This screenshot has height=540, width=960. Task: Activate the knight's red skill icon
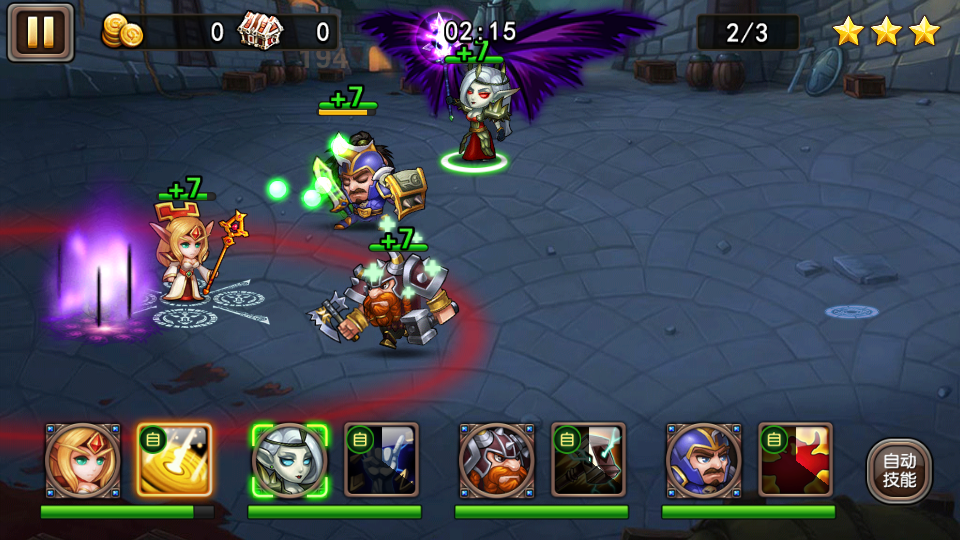tap(795, 460)
